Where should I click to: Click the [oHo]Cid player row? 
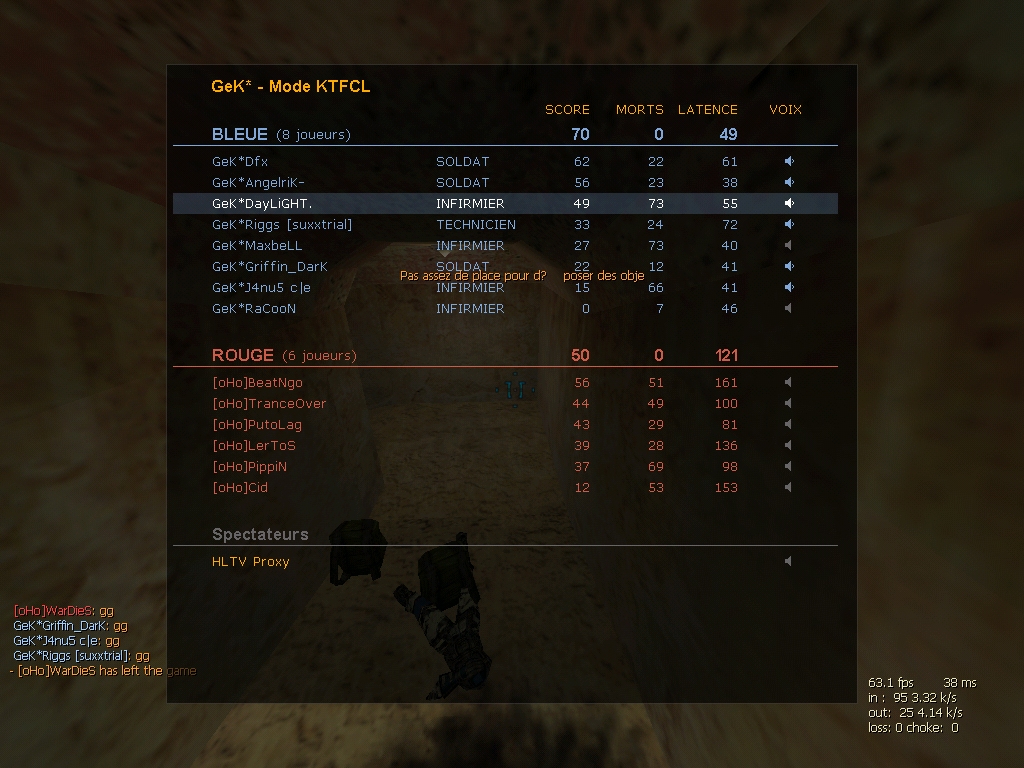240,487
